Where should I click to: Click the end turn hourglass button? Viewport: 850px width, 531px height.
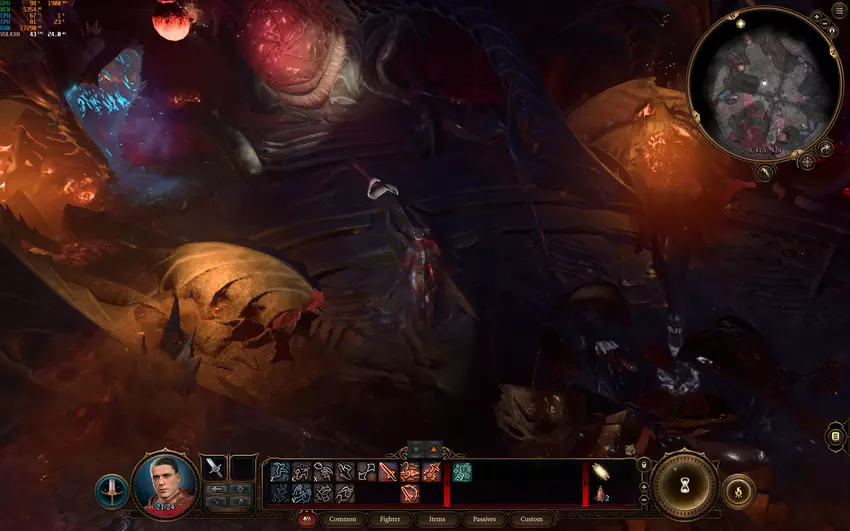tap(686, 484)
